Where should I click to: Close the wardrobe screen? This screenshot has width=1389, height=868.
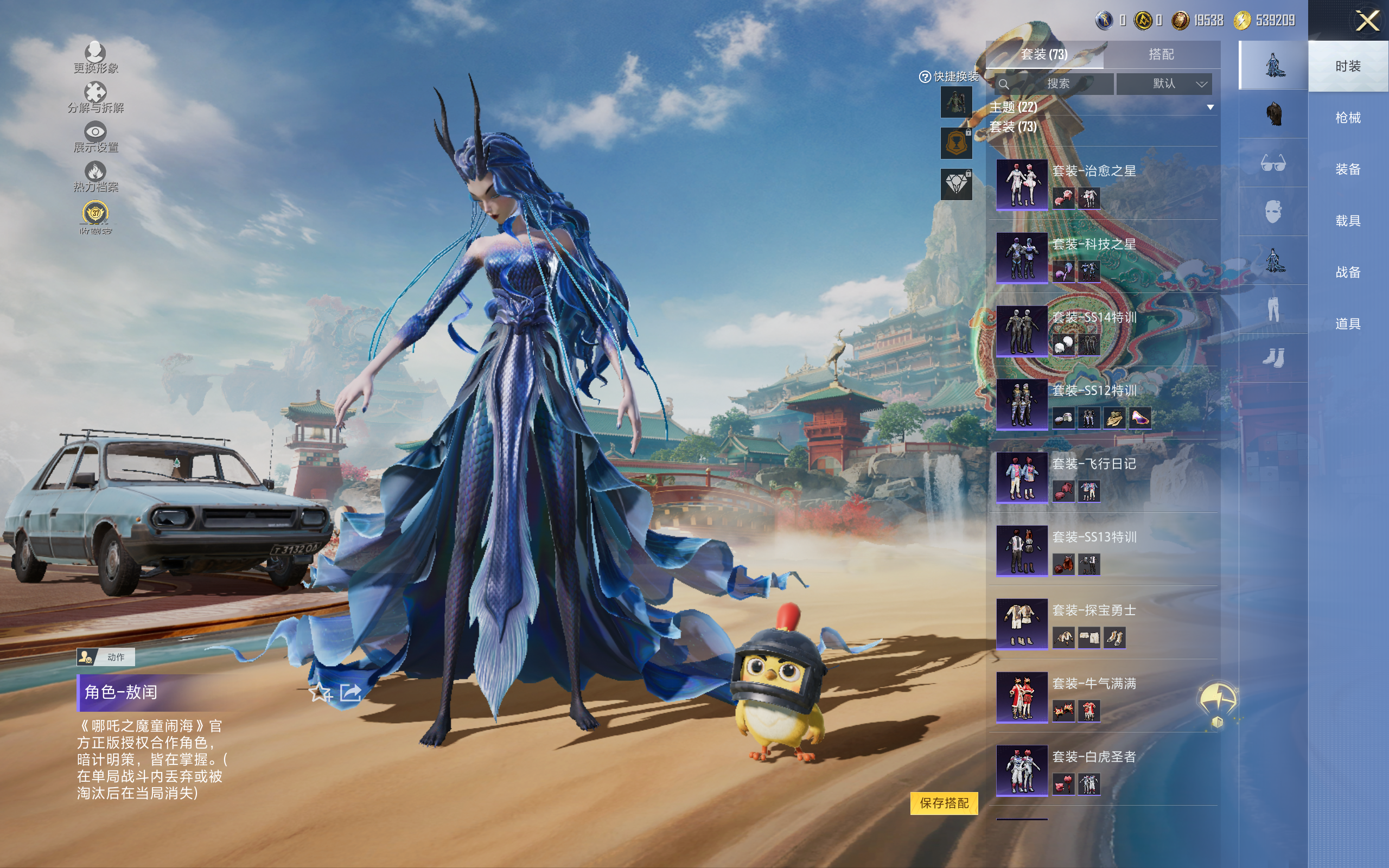click(1367, 21)
